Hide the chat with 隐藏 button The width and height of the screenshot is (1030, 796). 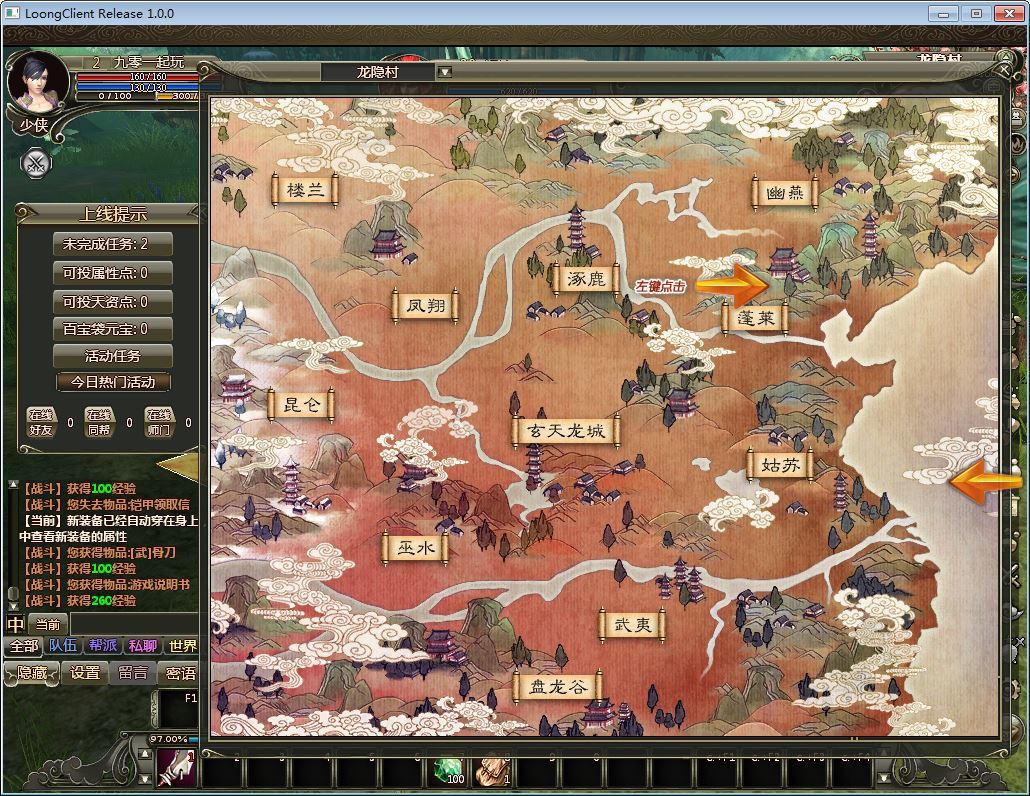click(32, 673)
